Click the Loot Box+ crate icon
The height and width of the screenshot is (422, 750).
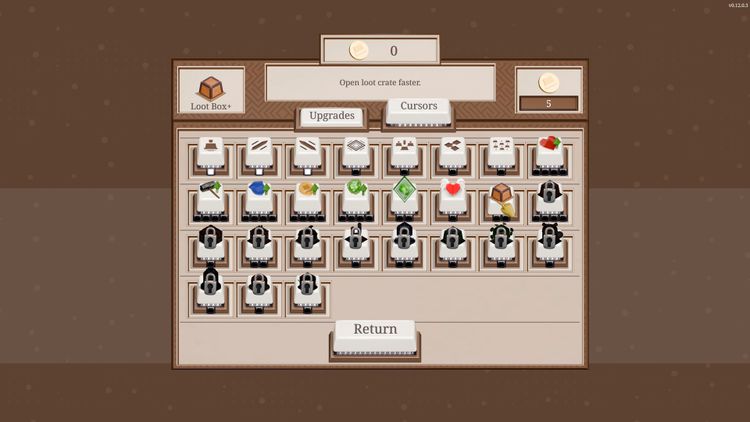[211, 89]
